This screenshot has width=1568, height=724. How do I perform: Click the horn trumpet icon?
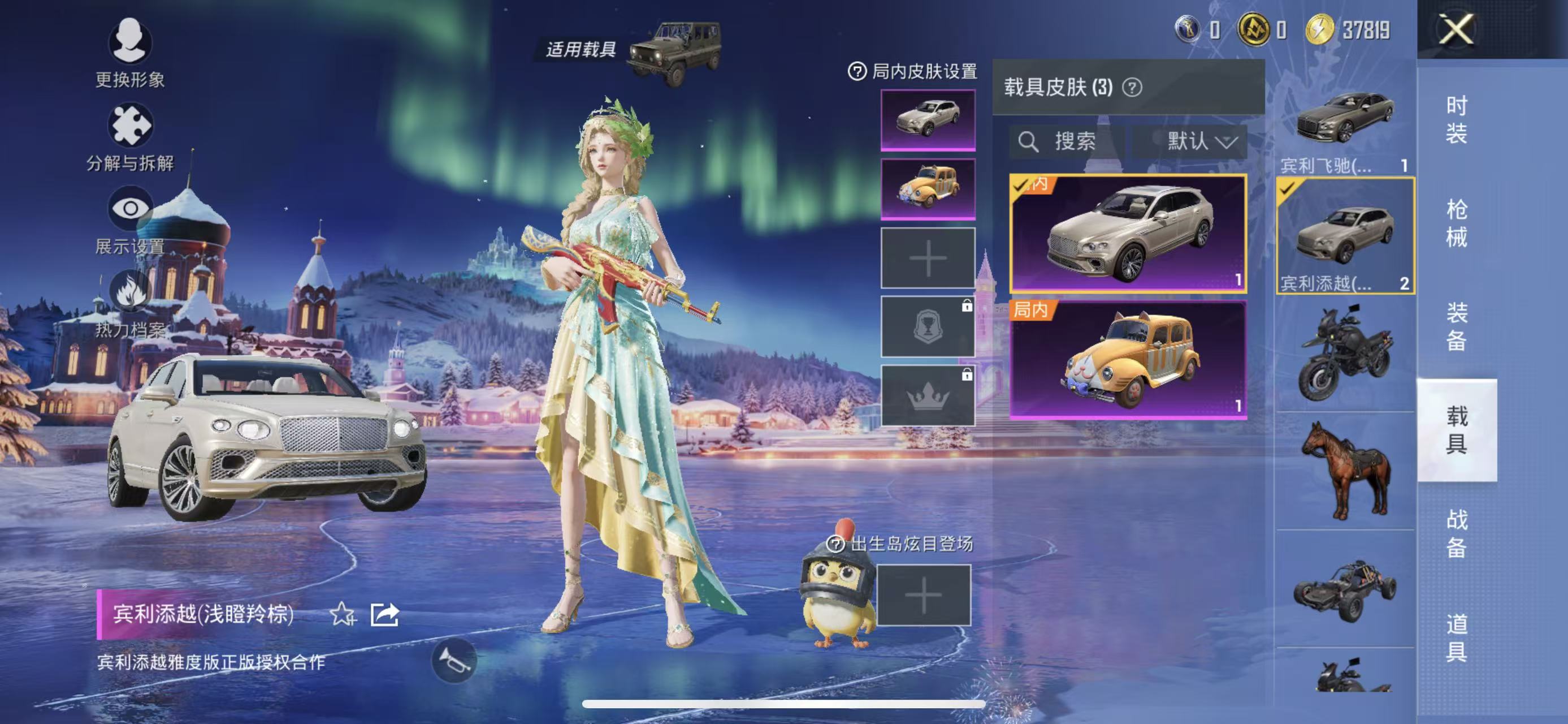pos(454,661)
